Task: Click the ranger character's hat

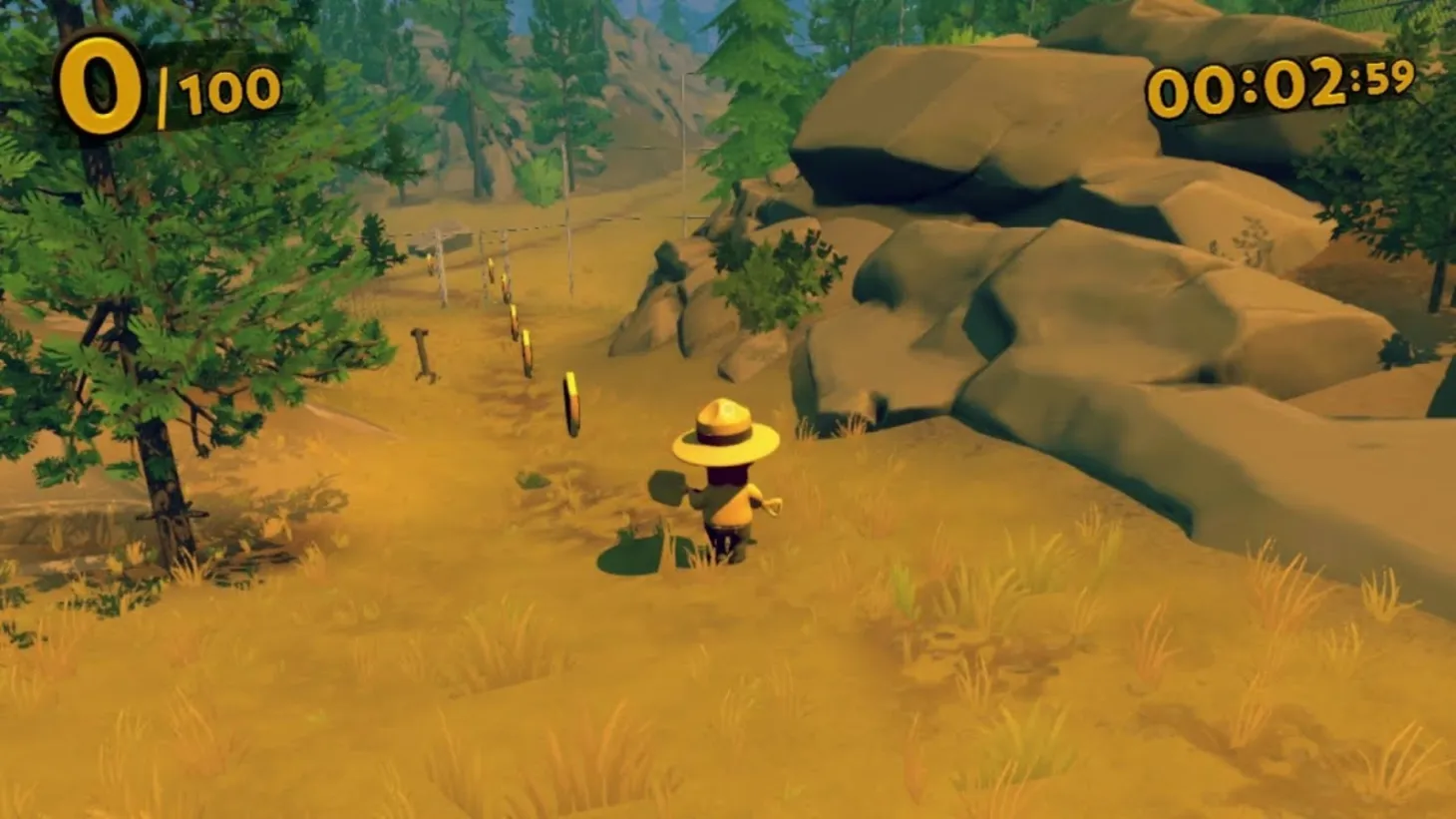Action: 725,434
